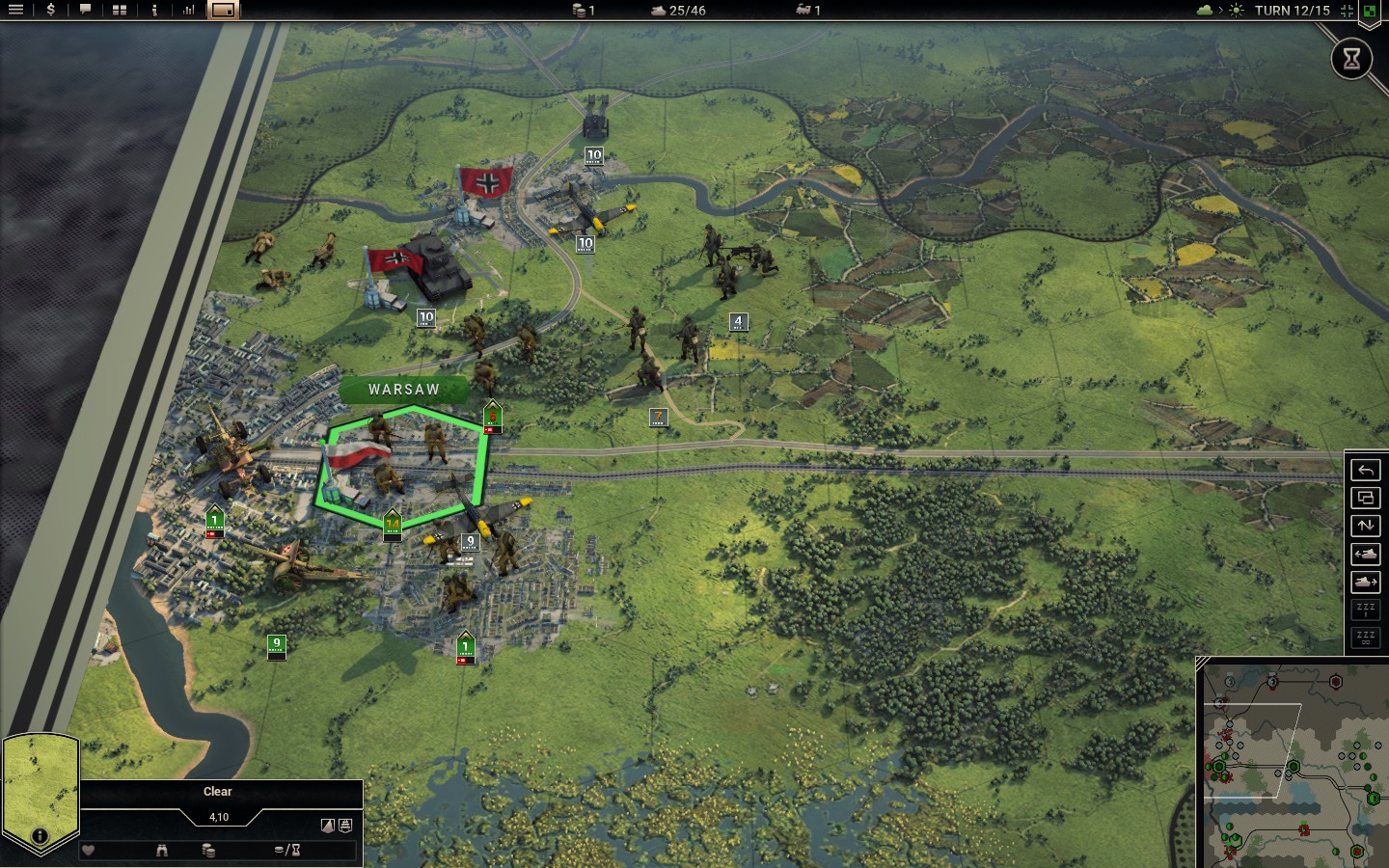
Task: Click the up-down arrows switch button
Action: [1365, 526]
